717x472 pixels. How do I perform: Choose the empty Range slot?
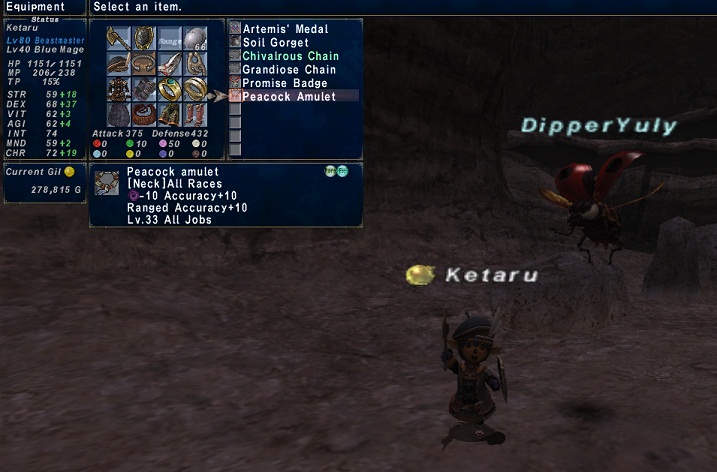click(x=170, y=38)
